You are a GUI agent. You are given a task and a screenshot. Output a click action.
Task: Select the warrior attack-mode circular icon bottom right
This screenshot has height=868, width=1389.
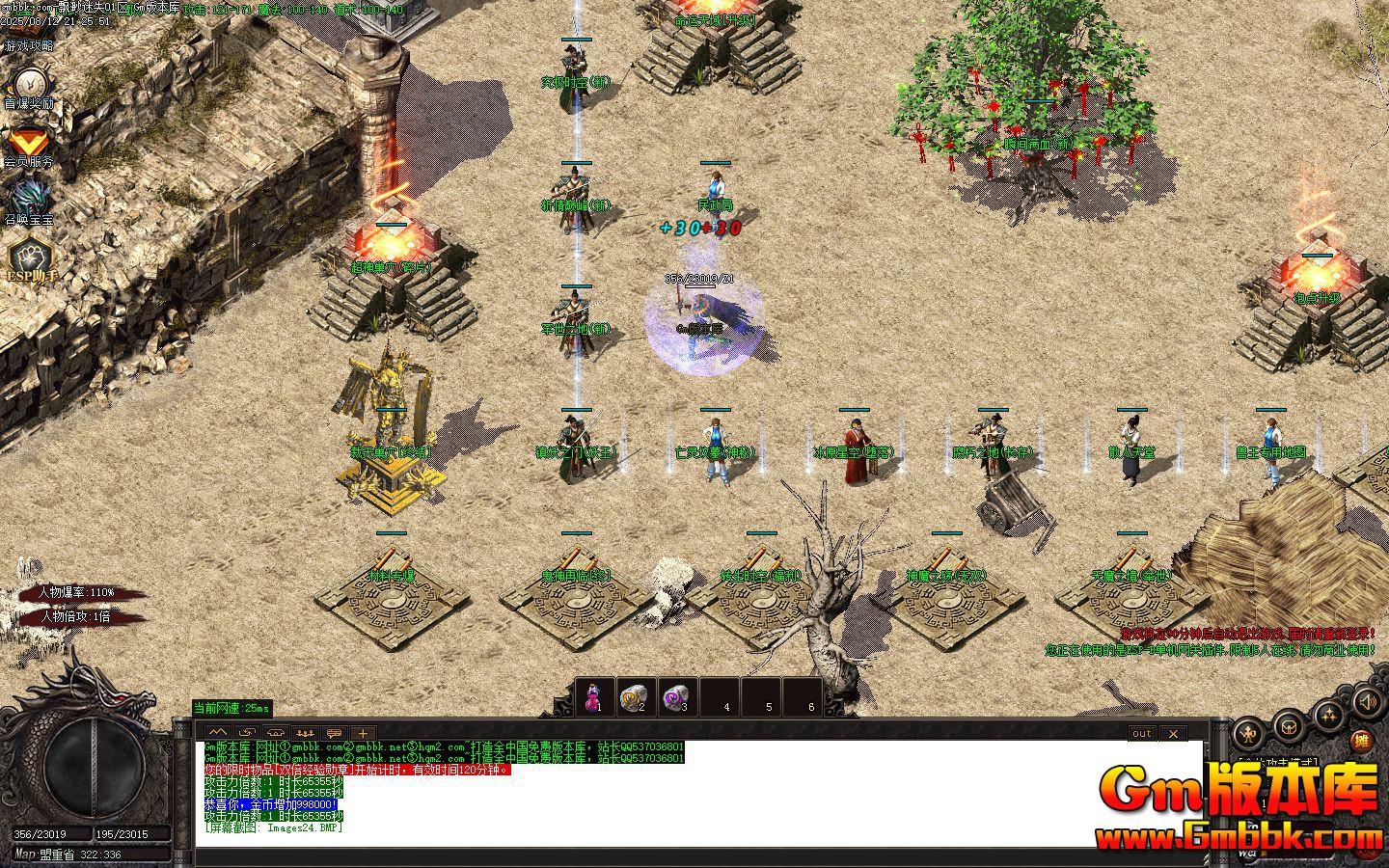1246,731
